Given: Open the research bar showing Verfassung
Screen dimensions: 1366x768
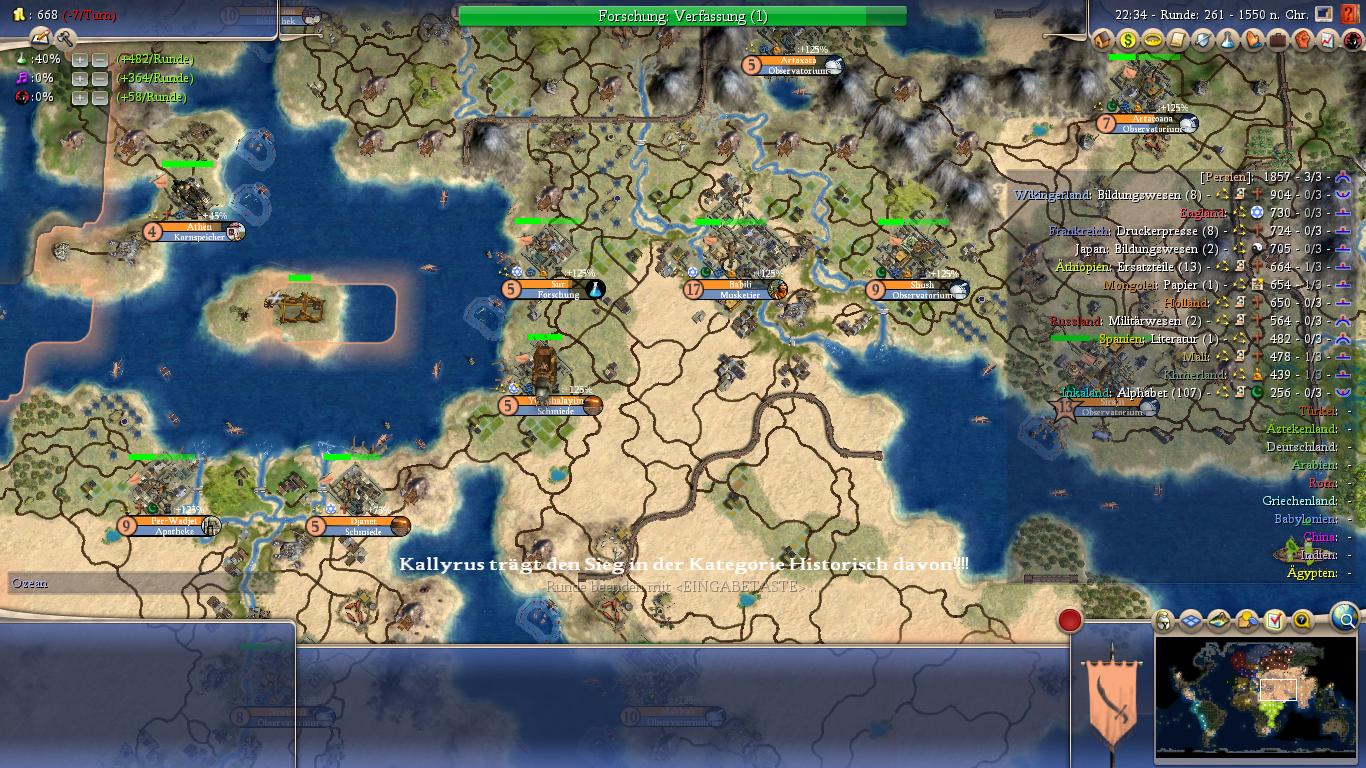Looking at the screenshot, I should point(682,16).
